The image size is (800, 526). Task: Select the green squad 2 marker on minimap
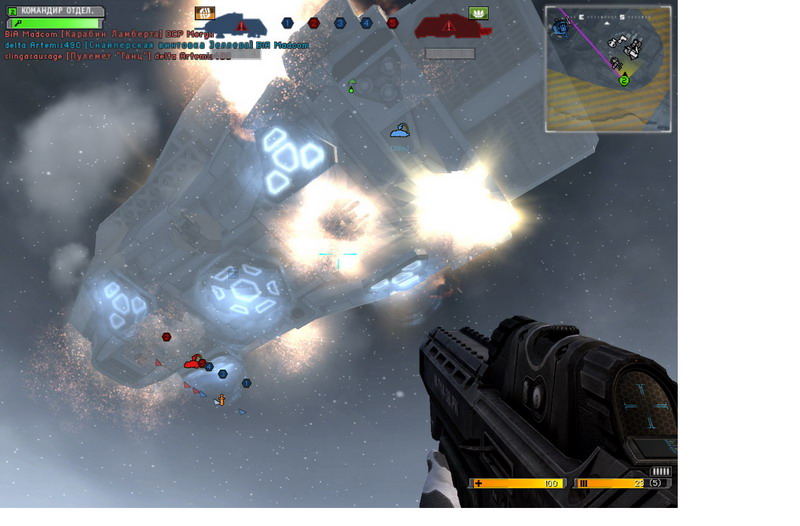coord(624,80)
